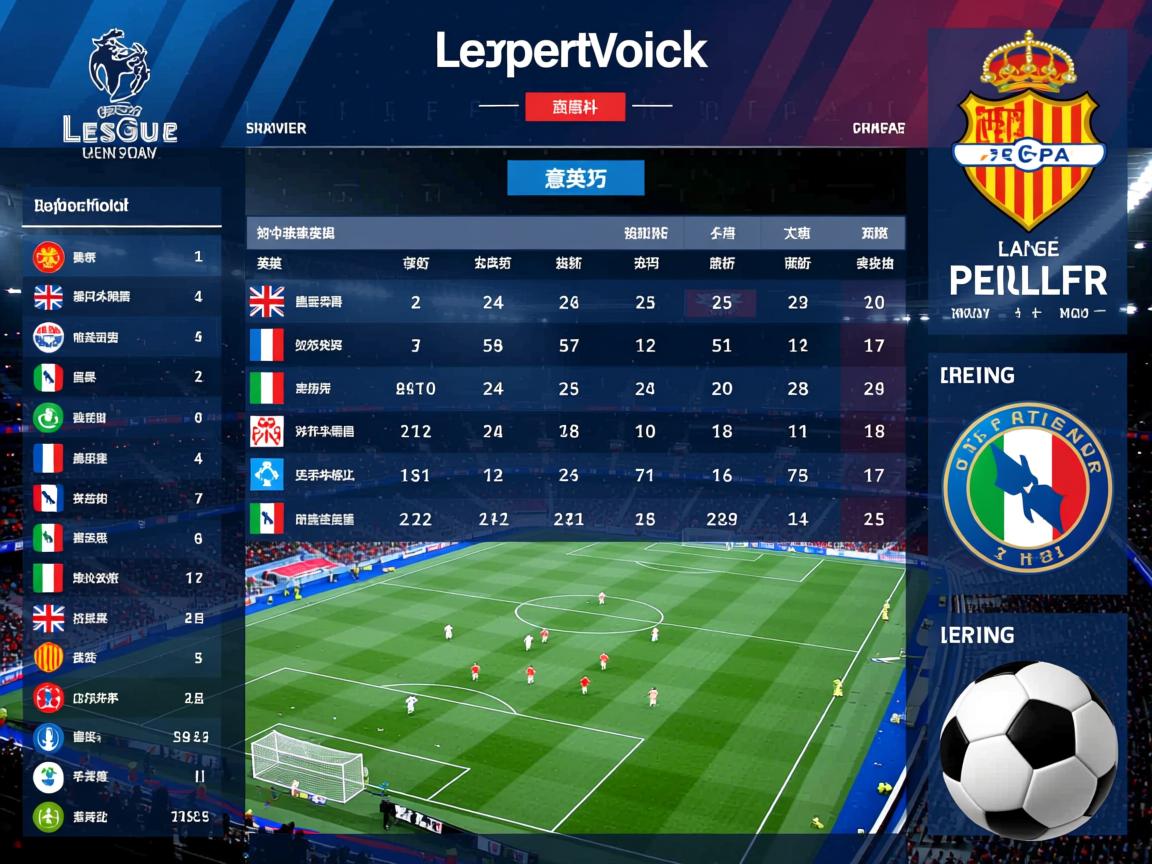The height and width of the screenshot is (864, 1152).
Task: Open the CHAEAE tab
Action: (878, 129)
